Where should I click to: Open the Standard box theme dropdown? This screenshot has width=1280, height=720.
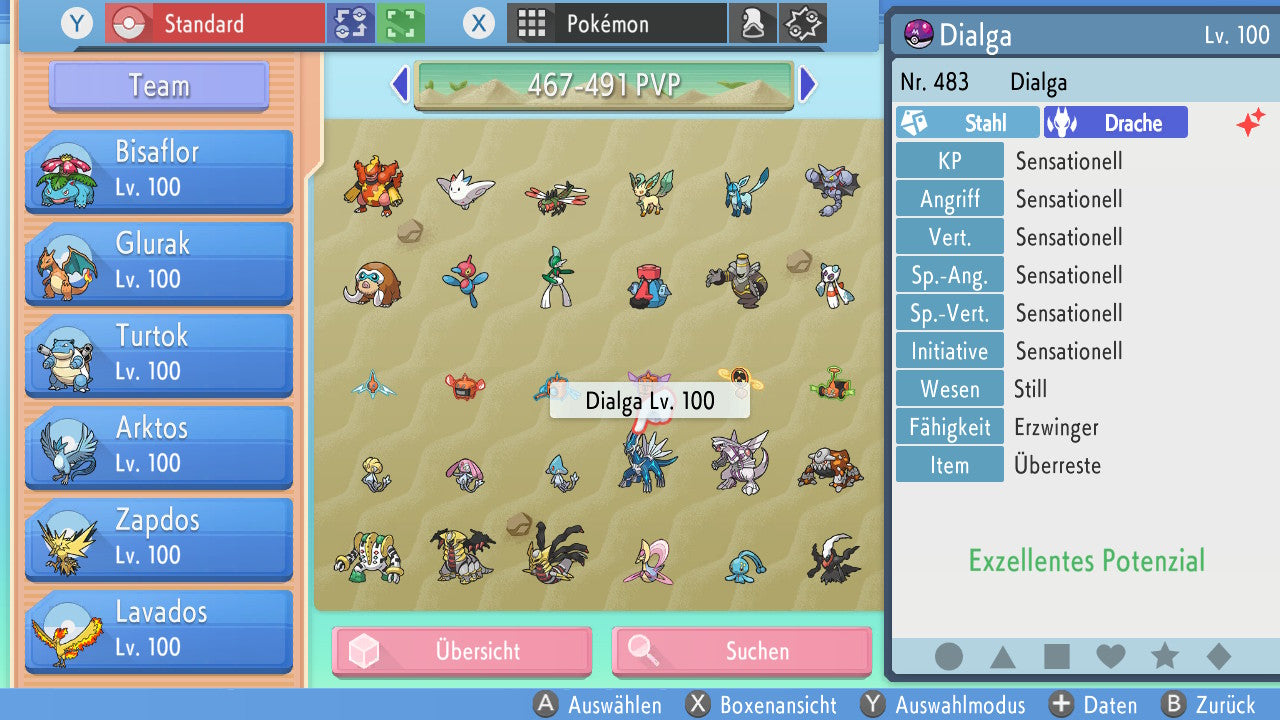[213, 23]
